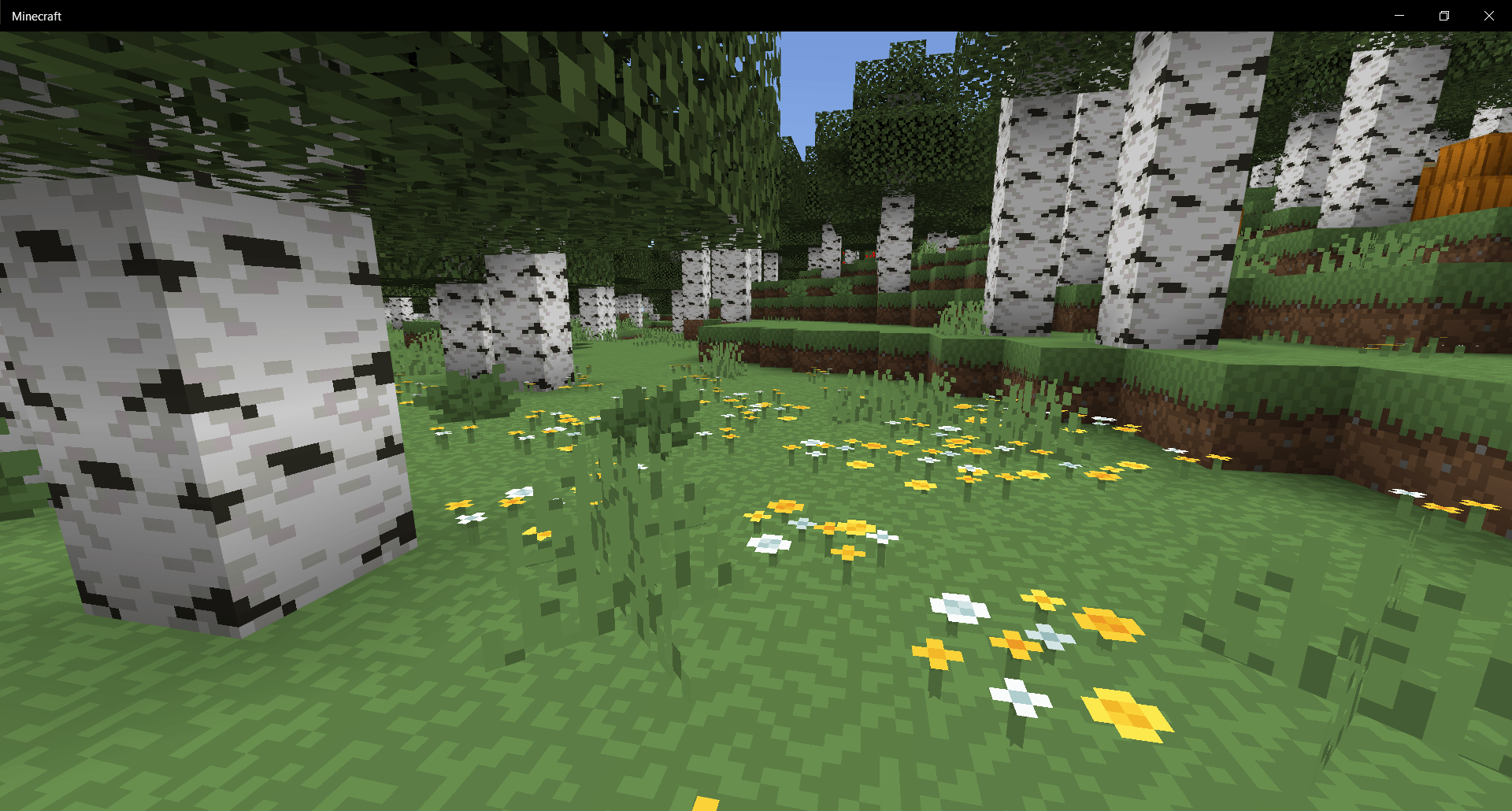Minimize the Minecraft window
Viewport: 1512px width, 811px height.
click(x=1399, y=15)
